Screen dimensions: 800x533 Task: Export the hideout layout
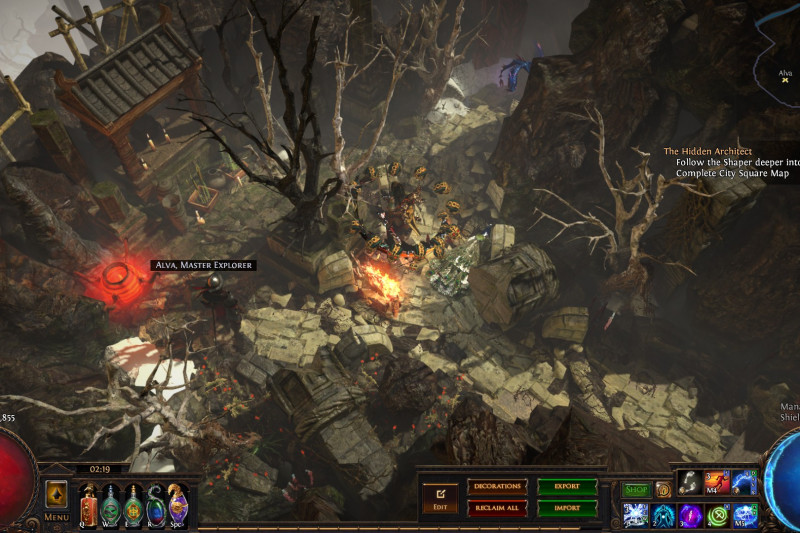pyautogui.click(x=567, y=487)
